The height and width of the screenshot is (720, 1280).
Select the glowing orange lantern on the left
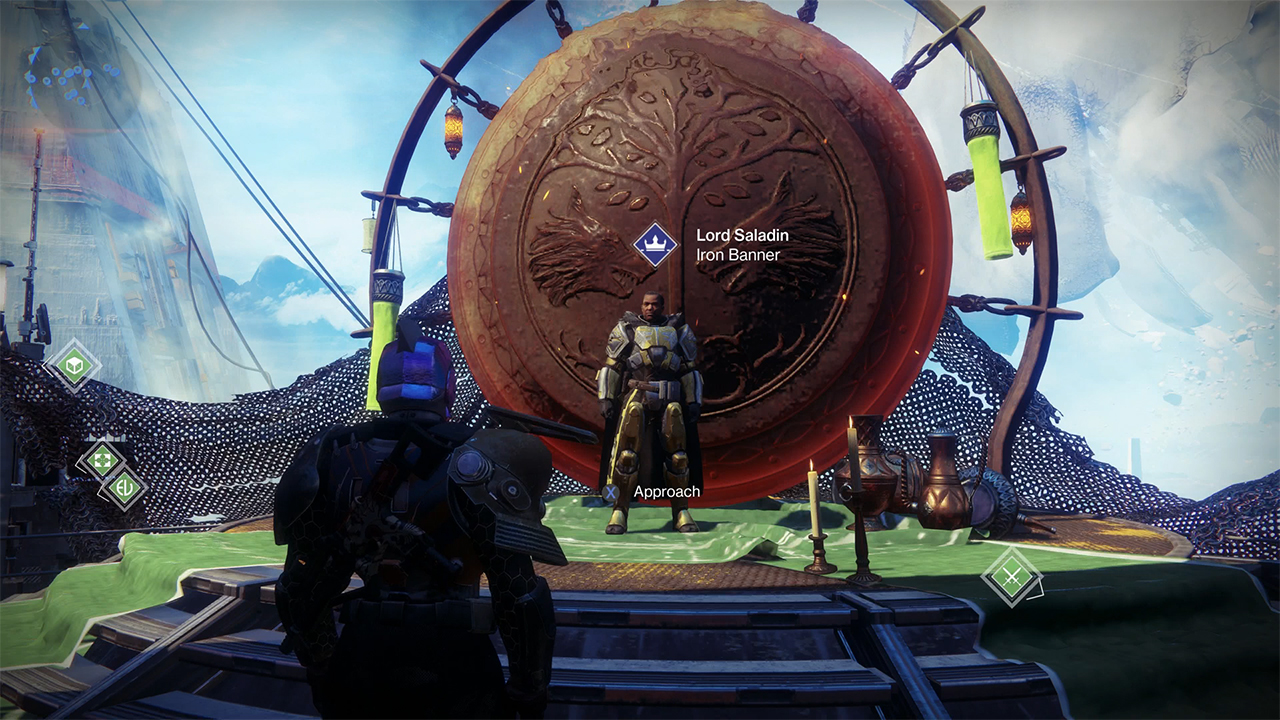tap(452, 128)
